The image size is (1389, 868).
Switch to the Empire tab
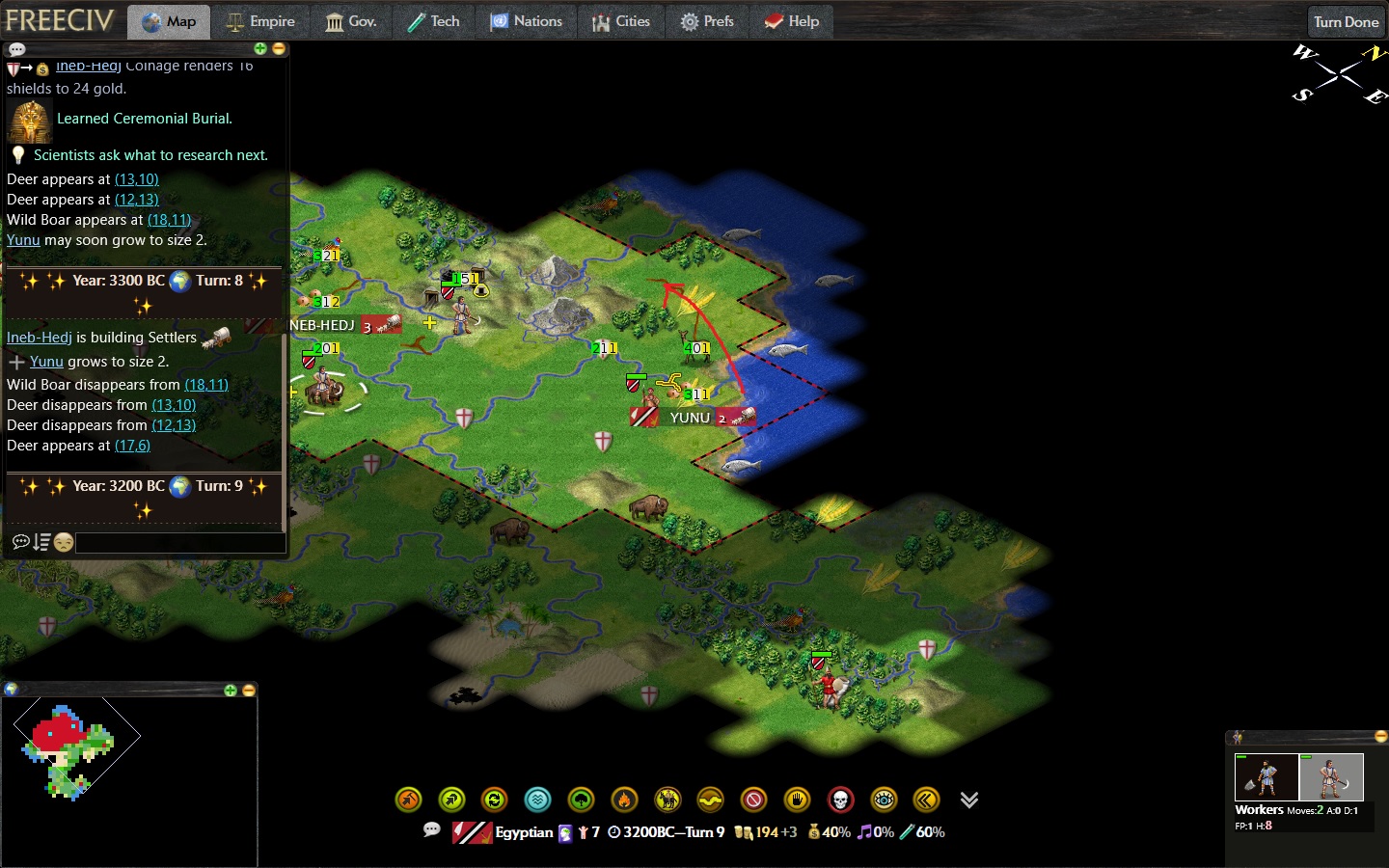[x=260, y=21]
